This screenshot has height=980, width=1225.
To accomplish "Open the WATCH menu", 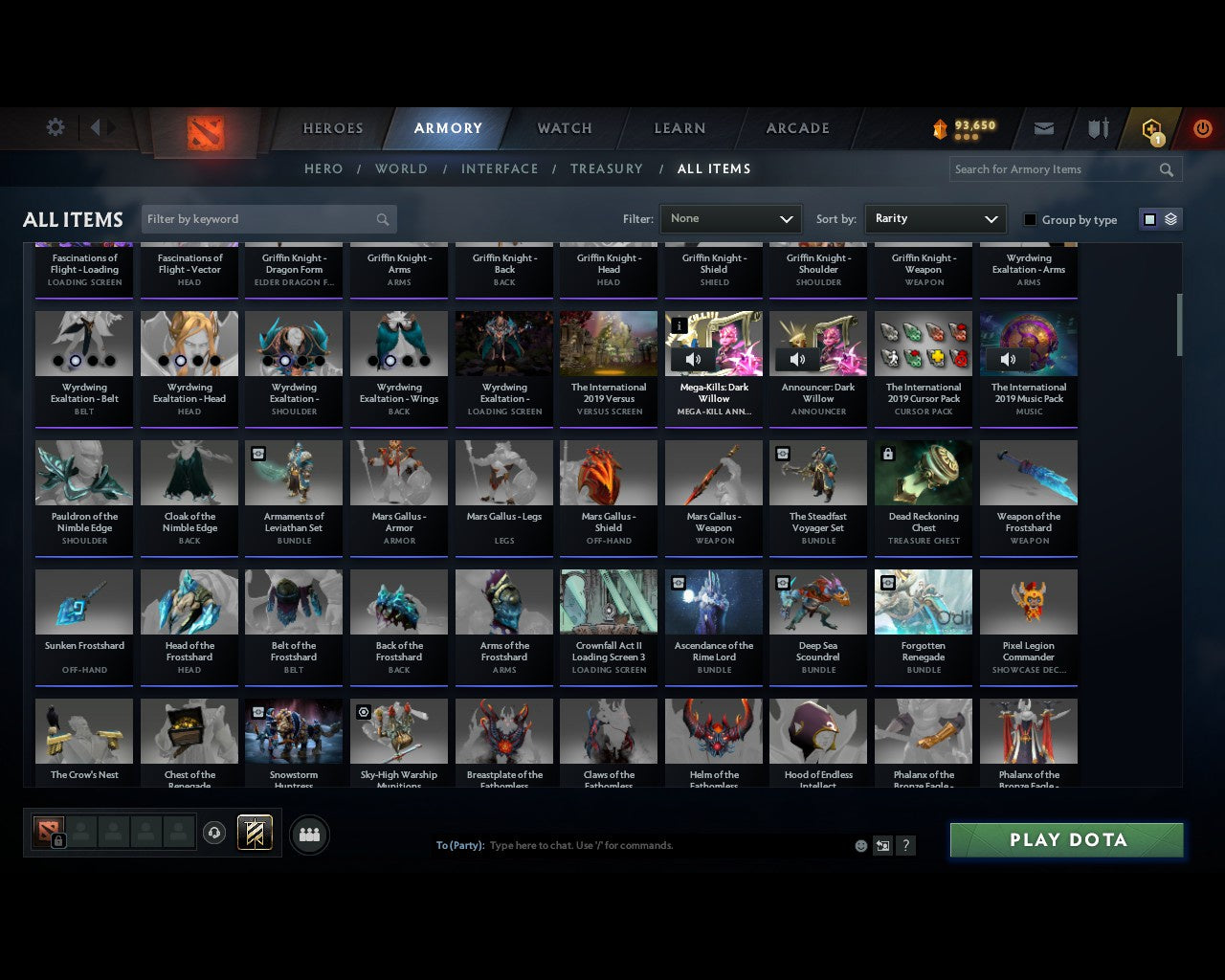I will pos(564,128).
